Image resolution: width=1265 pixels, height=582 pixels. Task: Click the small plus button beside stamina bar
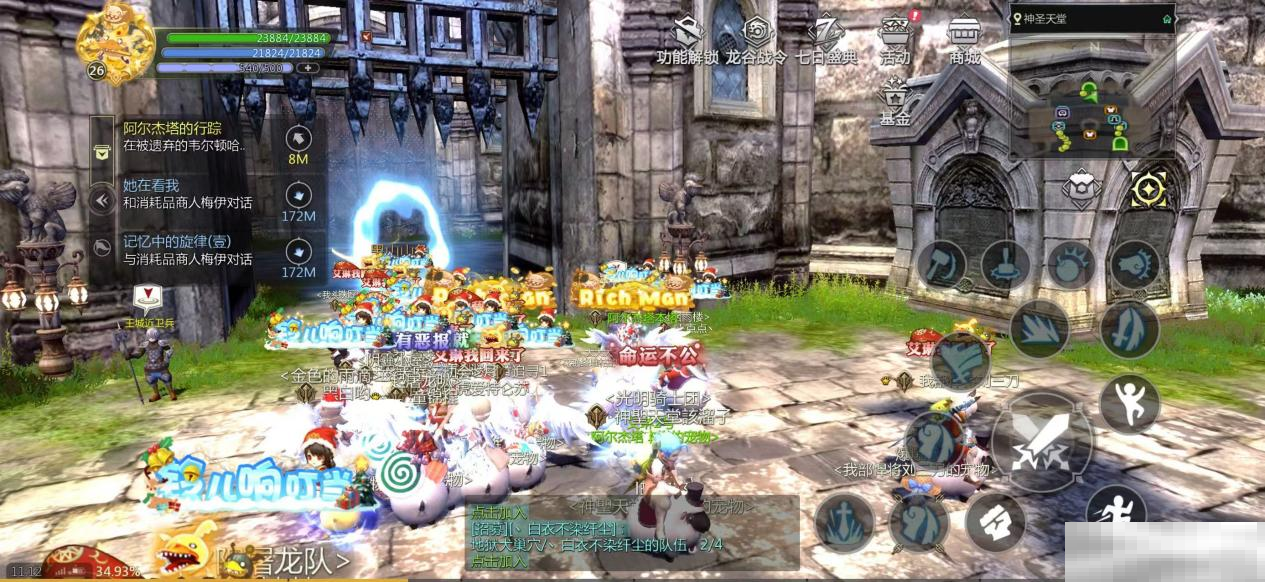[310, 67]
